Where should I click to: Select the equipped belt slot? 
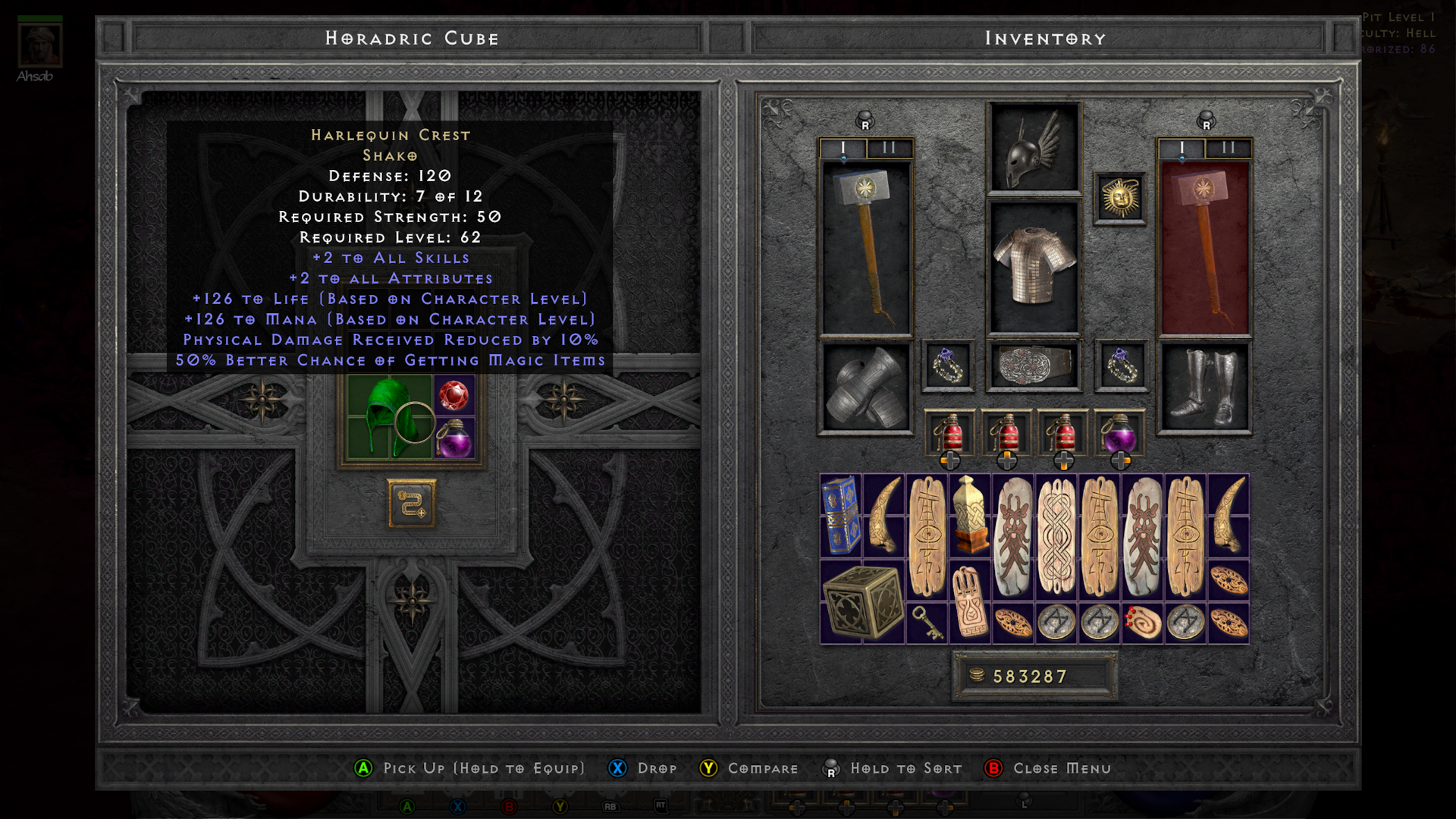click(1034, 366)
